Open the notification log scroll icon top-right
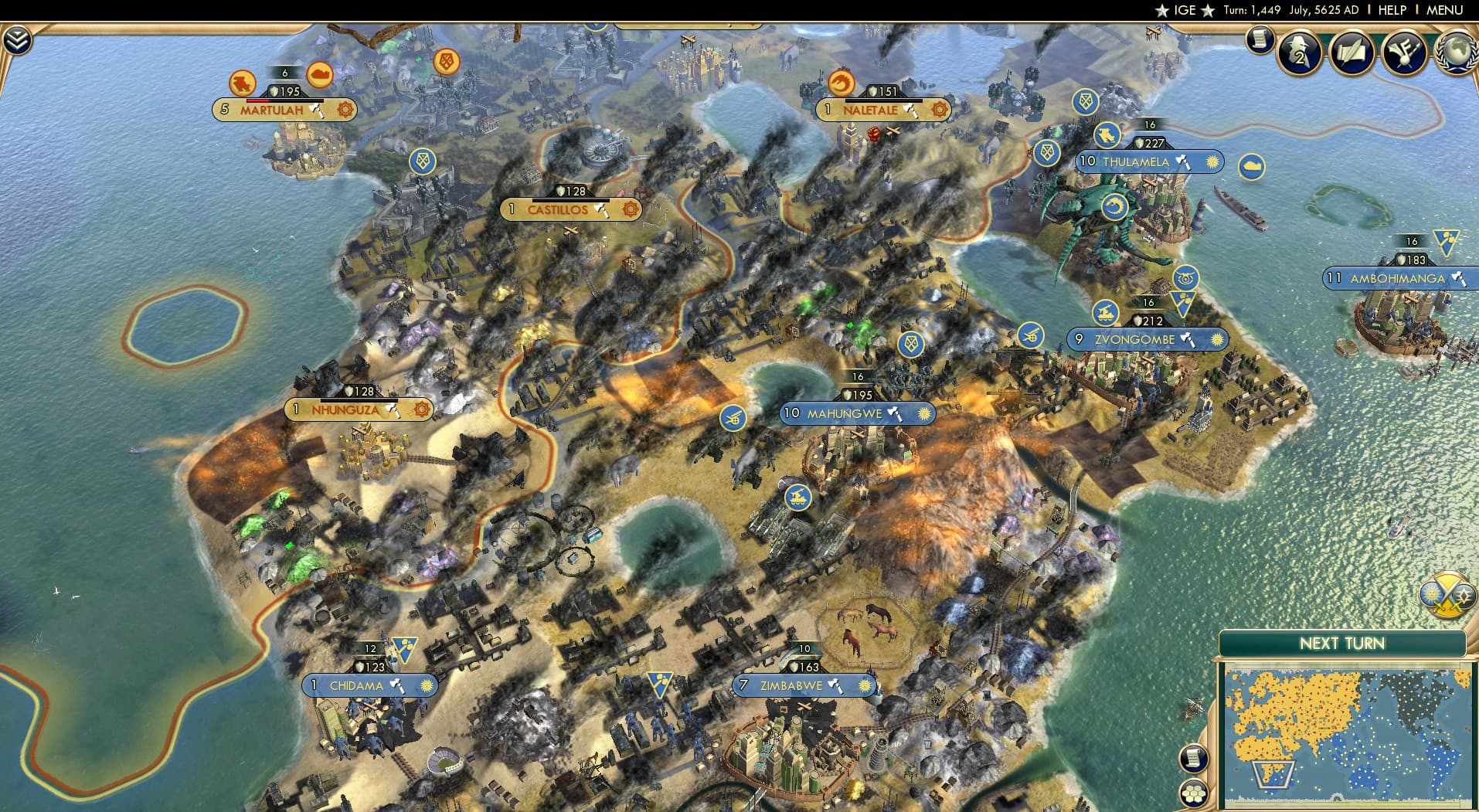Viewport: 1479px width, 812px height. point(1260,39)
